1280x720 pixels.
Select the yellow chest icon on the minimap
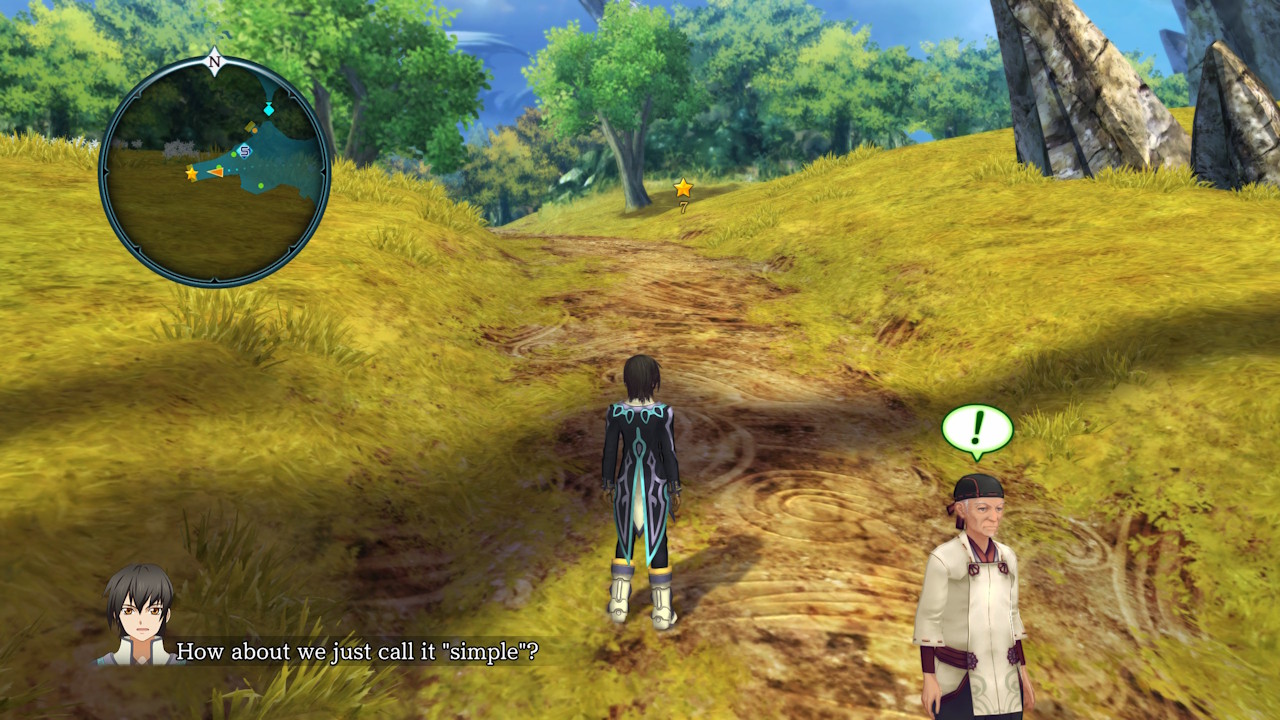click(250, 125)
